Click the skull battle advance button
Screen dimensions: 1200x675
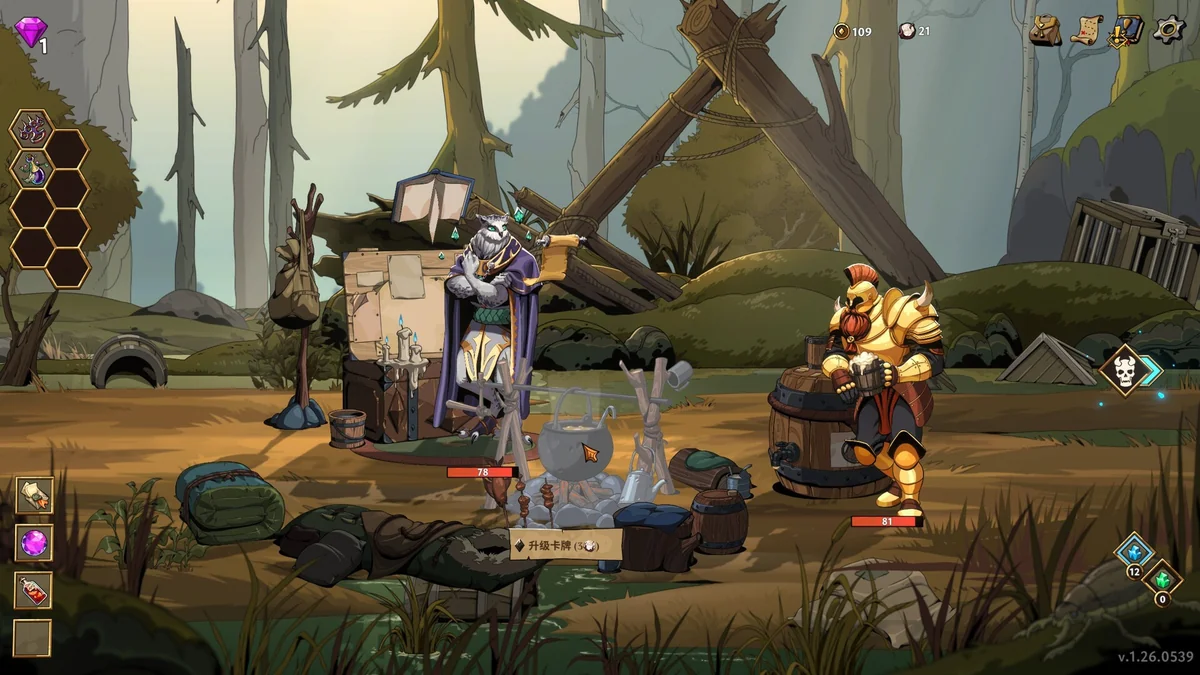click(x=1125, y=370)
